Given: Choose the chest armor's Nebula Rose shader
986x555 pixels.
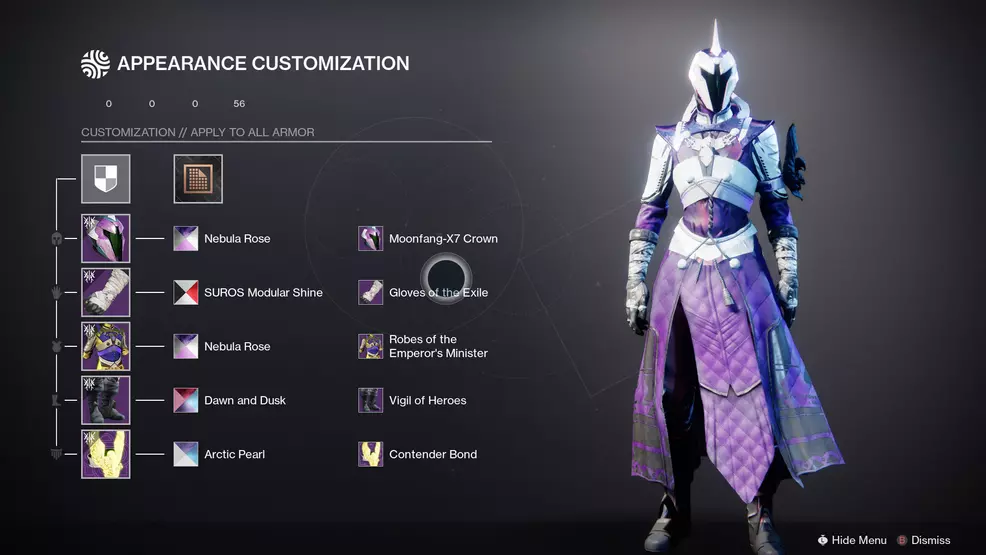Looking at the screenshot, I should (186, 347).
